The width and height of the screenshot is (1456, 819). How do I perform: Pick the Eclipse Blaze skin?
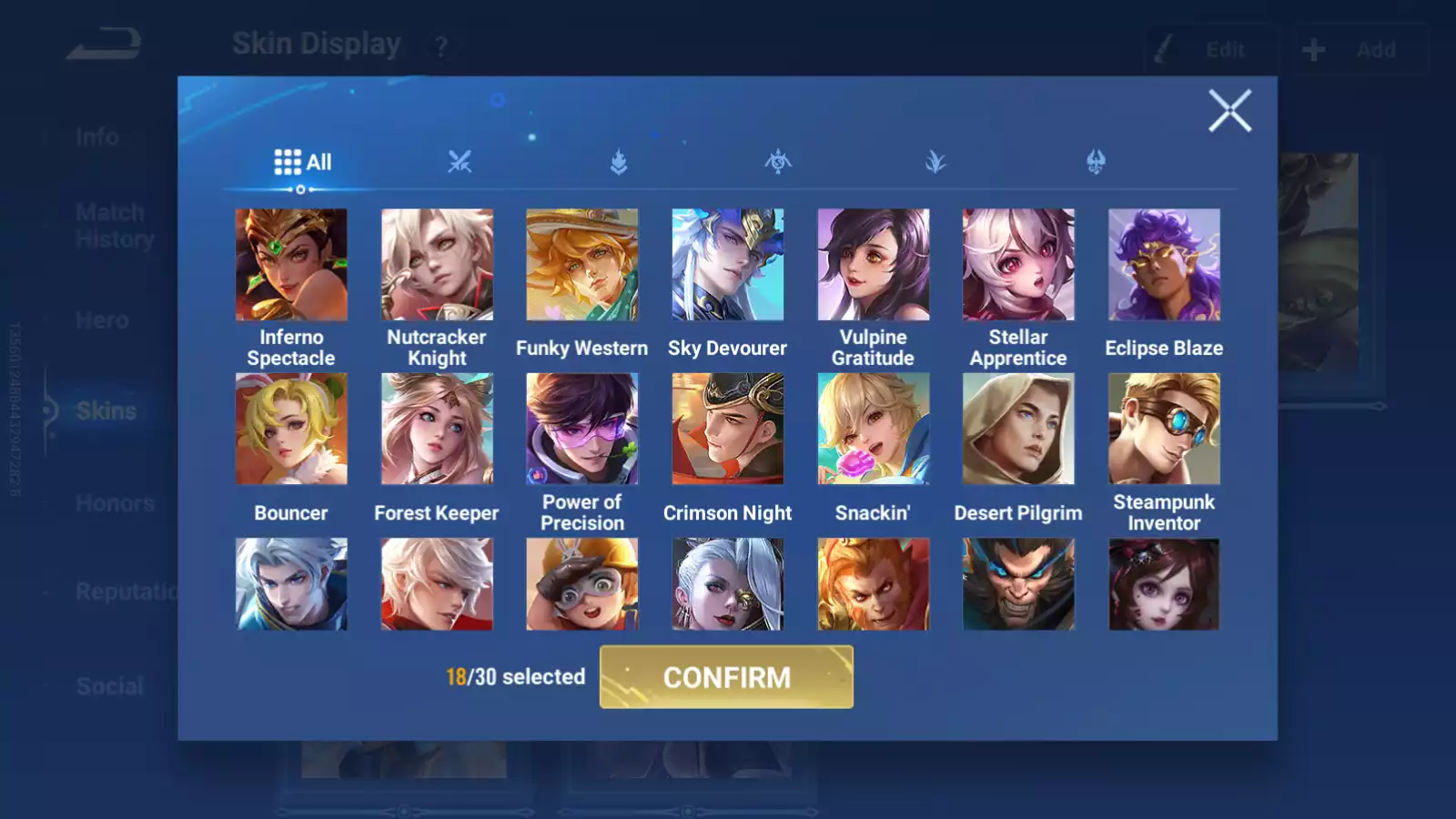1164,265
